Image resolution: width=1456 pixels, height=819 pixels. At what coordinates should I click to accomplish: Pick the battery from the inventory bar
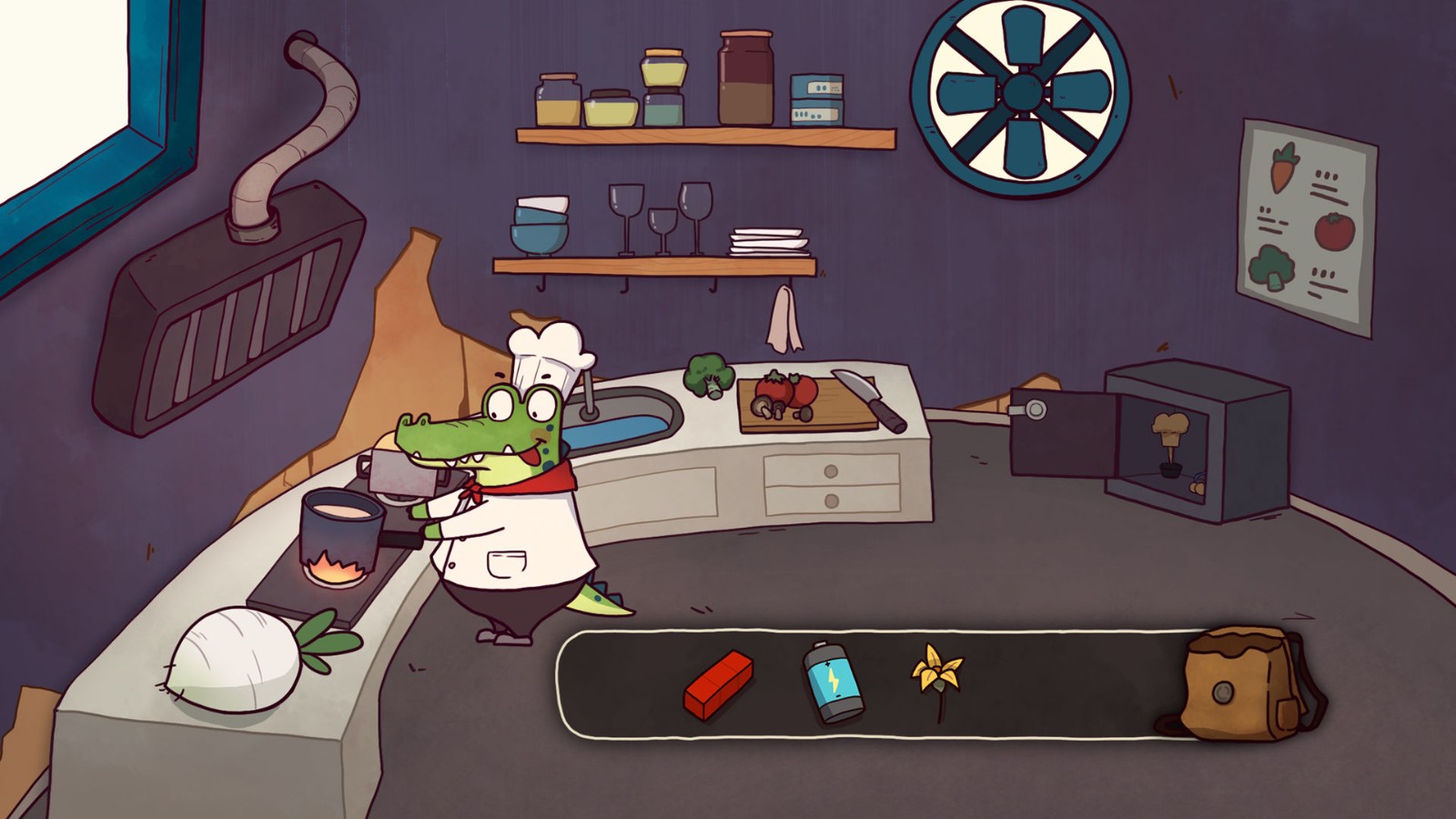point(833,682)
